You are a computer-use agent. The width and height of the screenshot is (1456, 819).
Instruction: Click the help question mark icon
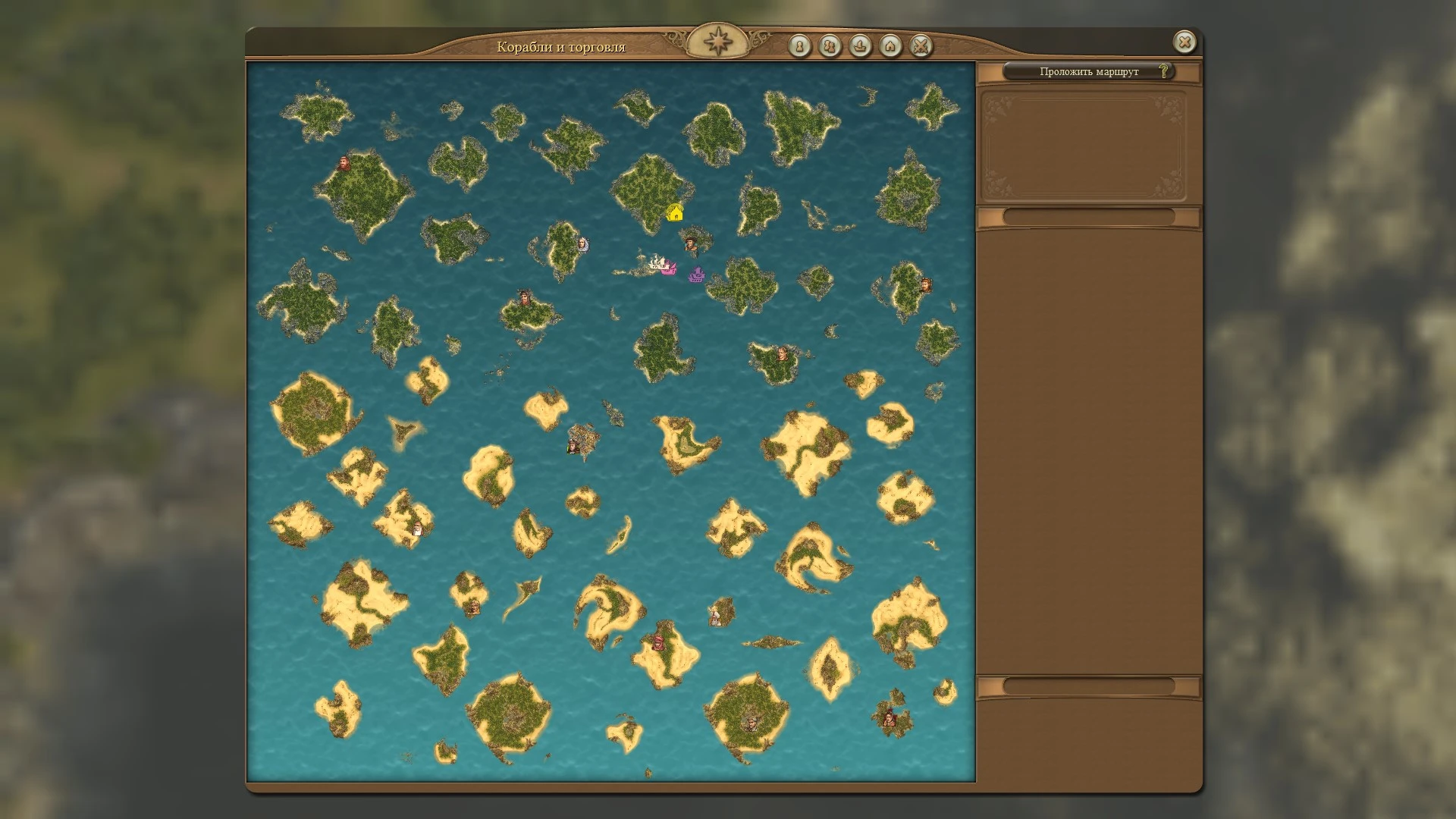pyautogui.click(x=1163, y=72)
